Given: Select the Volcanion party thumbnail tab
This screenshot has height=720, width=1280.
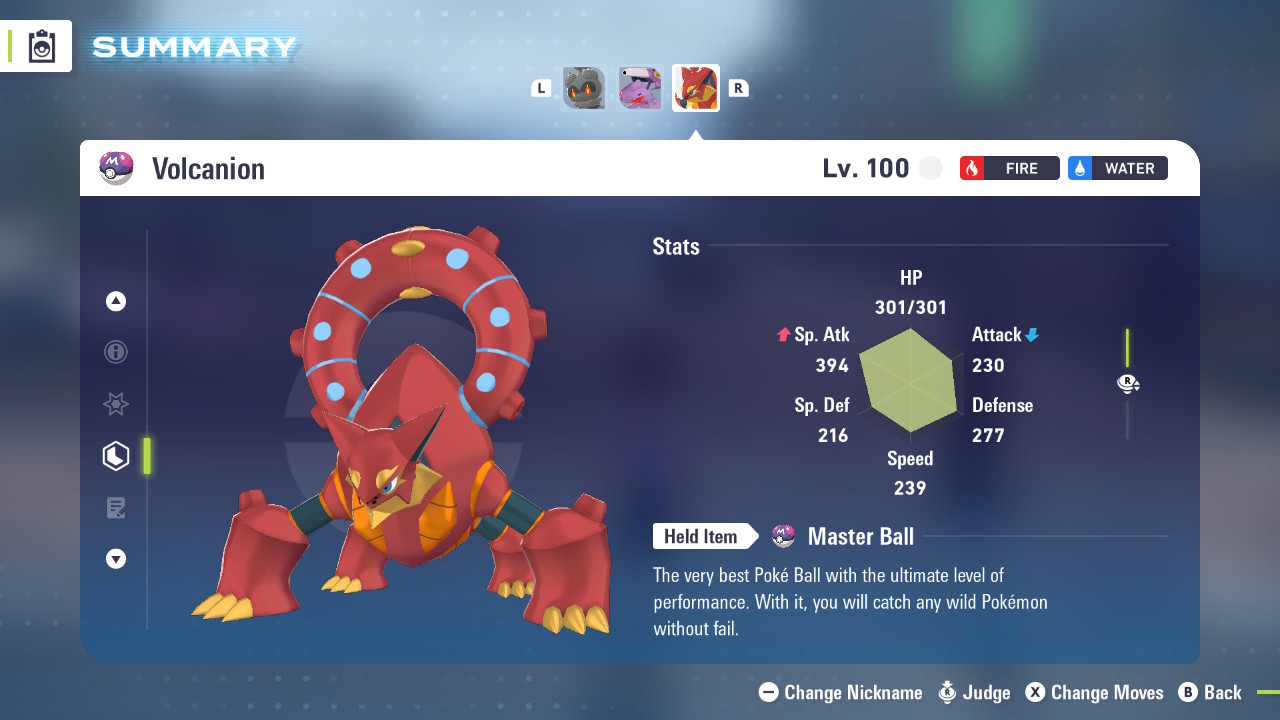Looking at the screenshot, I should 695,87.
